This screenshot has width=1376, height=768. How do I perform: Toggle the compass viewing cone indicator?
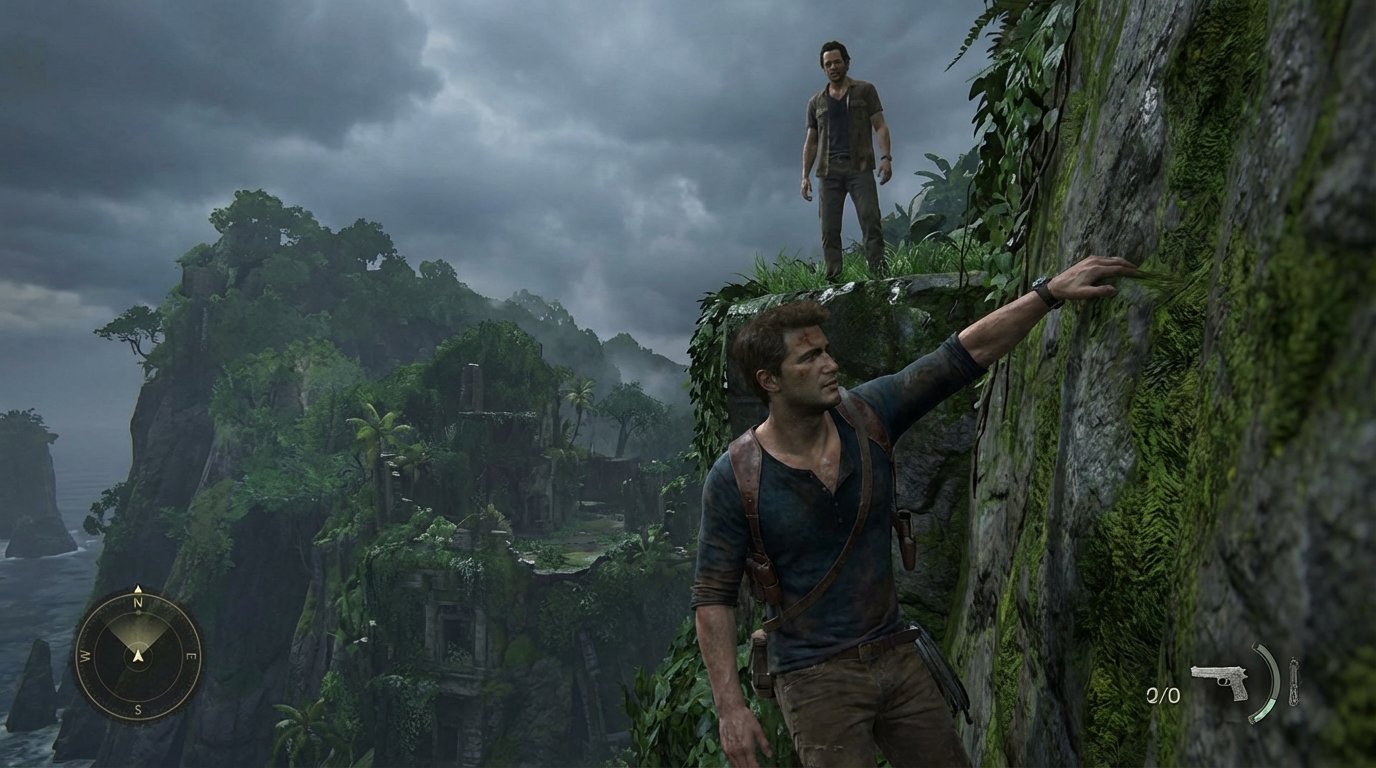pos(138,632)
